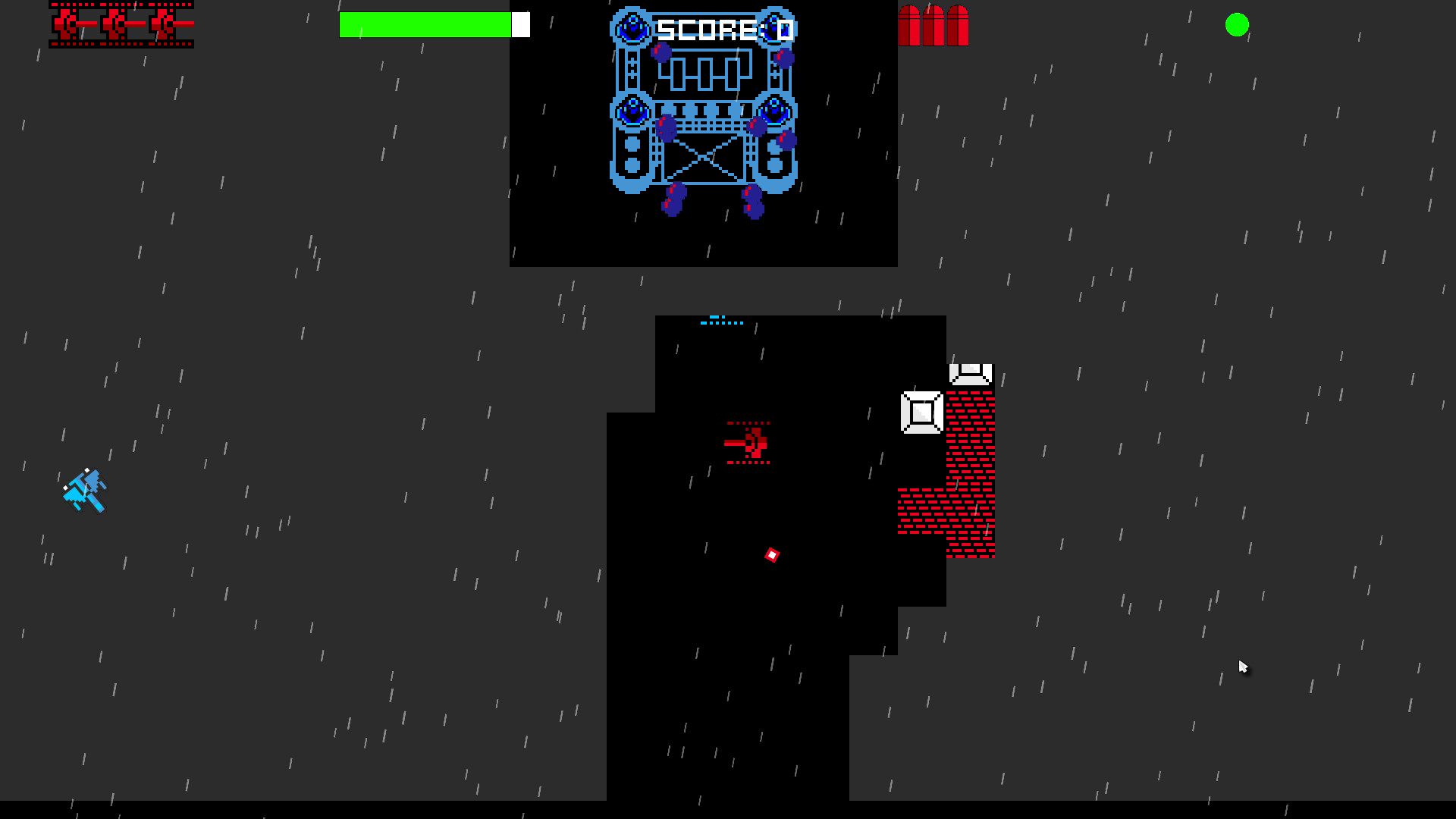Click the rightmost red bomb canister icon

958,27
